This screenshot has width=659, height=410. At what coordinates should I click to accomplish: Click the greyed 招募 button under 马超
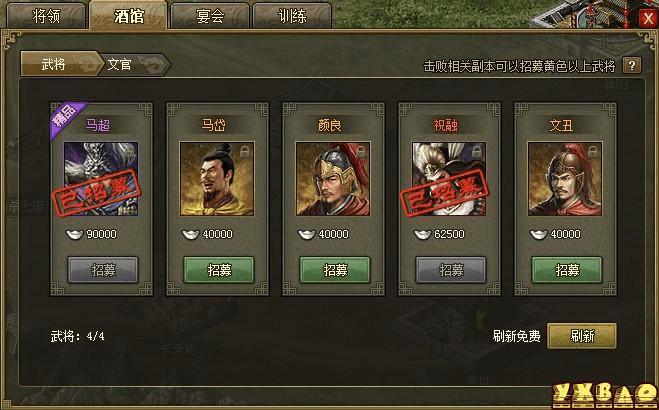(102, 270)
